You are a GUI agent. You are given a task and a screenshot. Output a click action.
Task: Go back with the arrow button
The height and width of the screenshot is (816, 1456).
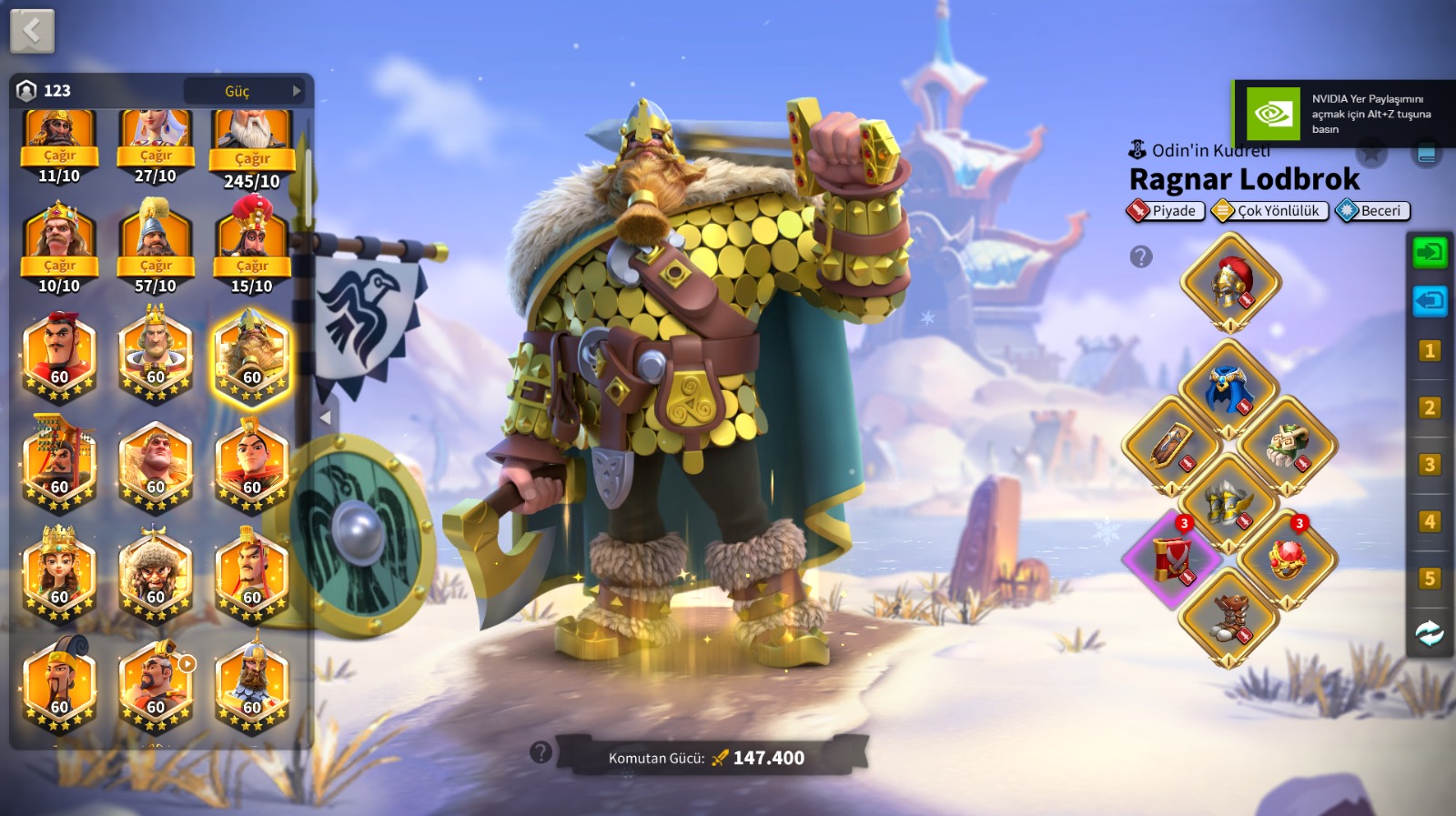click(32, 31)
